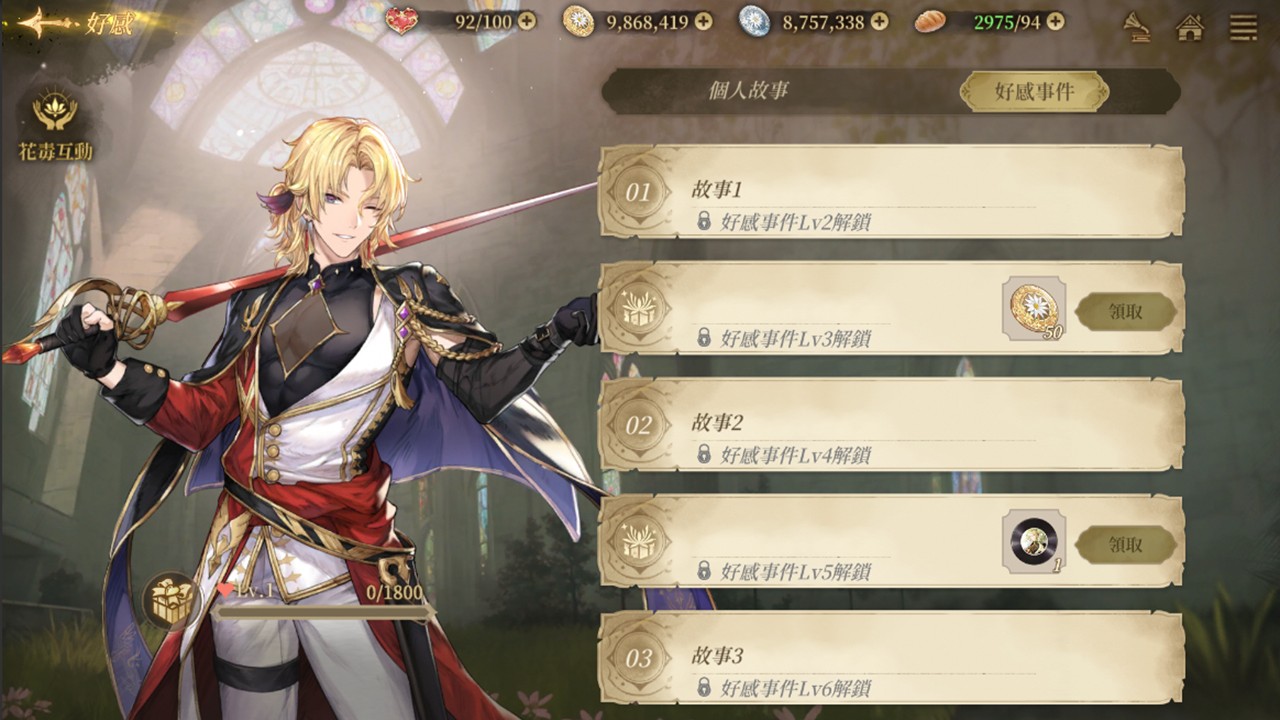This screenshot has height=720, width=1280.
Task: Claim the Lv5 vinyl record reward
Action: tap(1125, 545)
